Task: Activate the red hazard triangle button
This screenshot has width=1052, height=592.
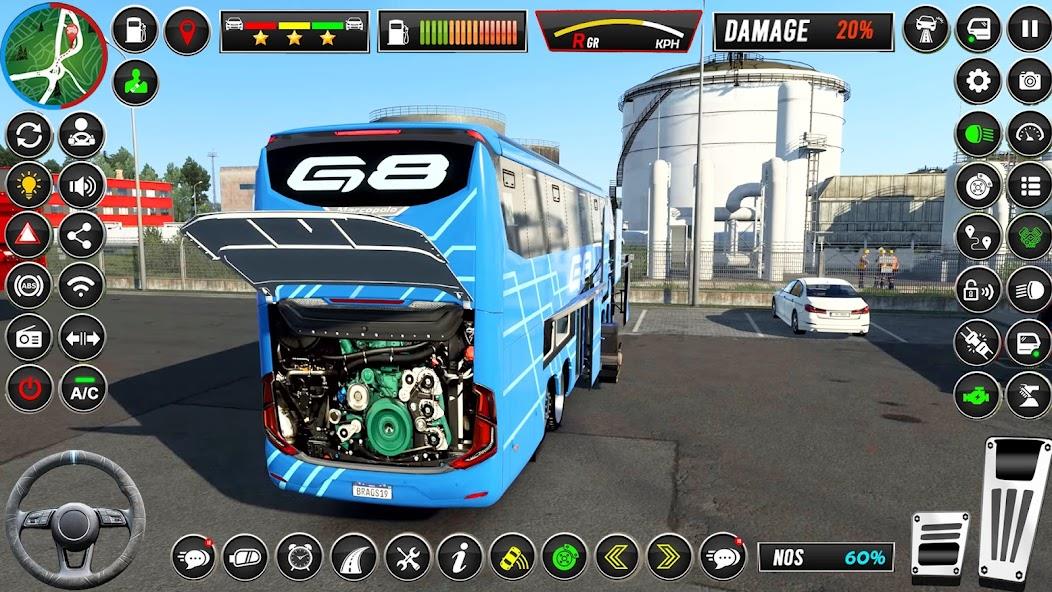Action: (29, 236)
